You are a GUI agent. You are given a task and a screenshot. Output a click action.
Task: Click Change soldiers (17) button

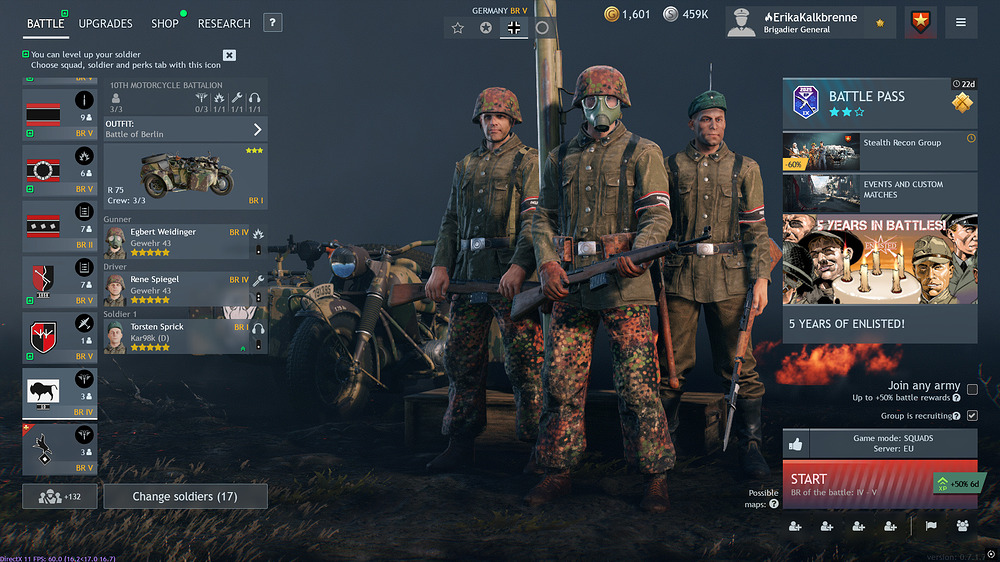click(x=185, y=496)
